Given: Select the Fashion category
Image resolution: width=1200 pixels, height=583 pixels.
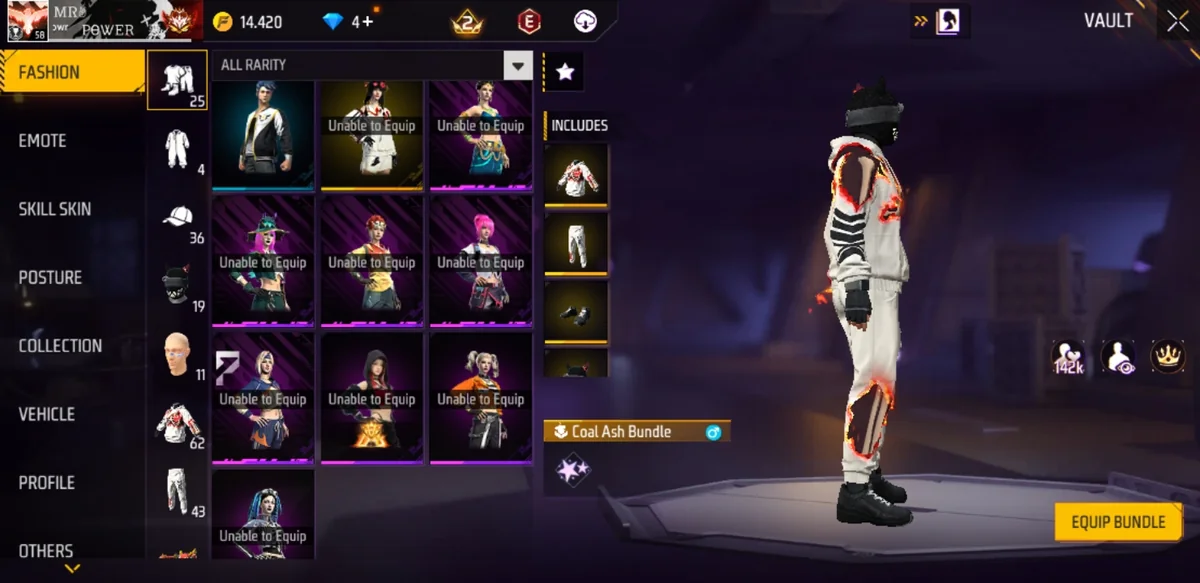Looking at the screenshot, I should [72, 73].
